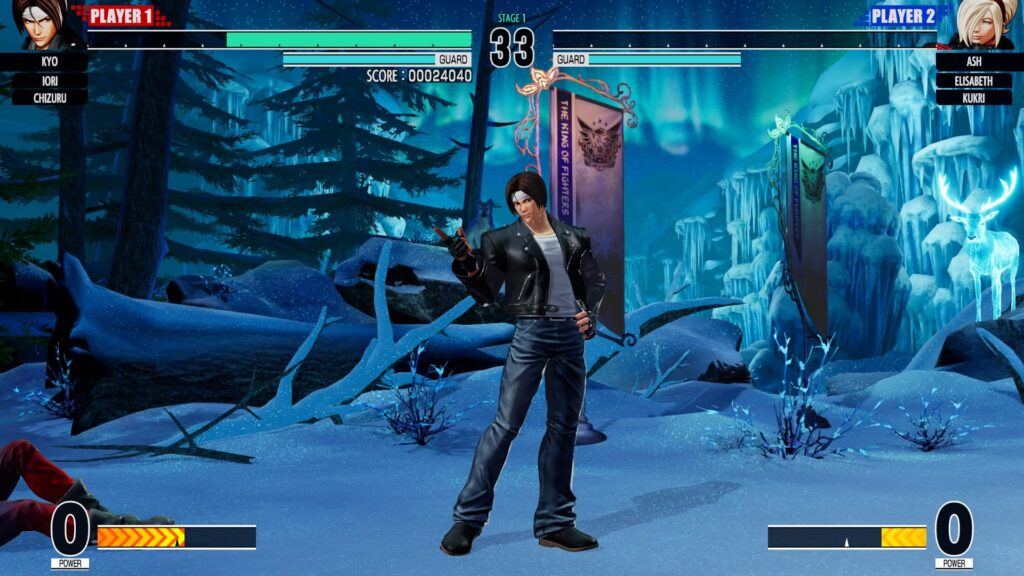Screen dimensions: 1024x576
Task: Click Kyo's character portrait
Action: click(42, 24)
